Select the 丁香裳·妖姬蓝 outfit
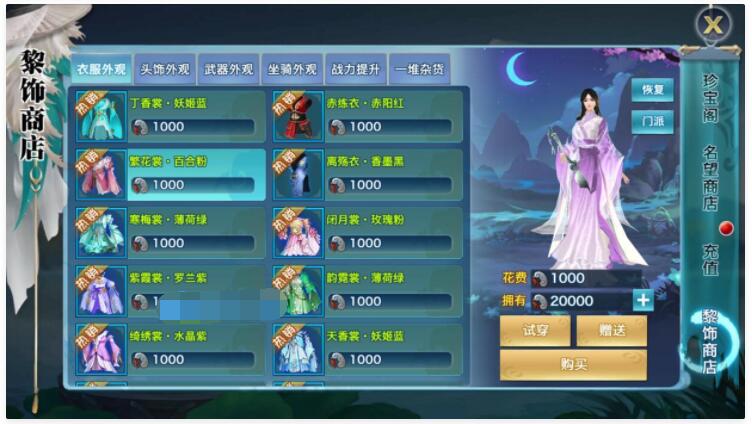The image size is (752, 424). coord(170,117)
